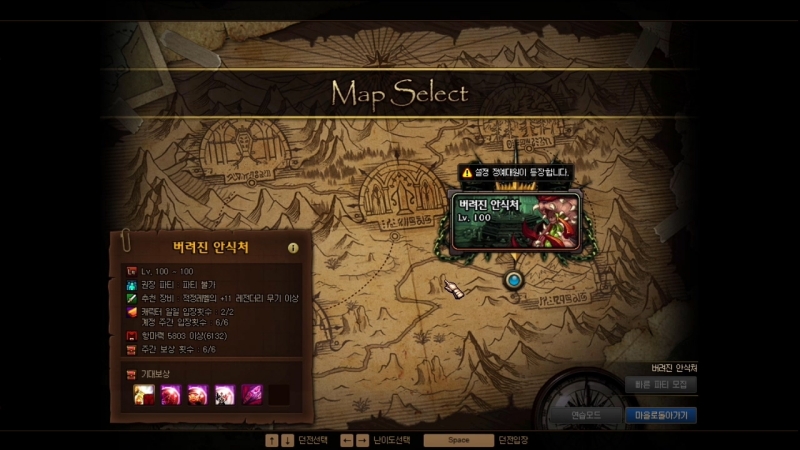This screenshot has height=450, width=800.
Task: Click the 빠른 파티 모집 button
Action: [x=660, y=384]
